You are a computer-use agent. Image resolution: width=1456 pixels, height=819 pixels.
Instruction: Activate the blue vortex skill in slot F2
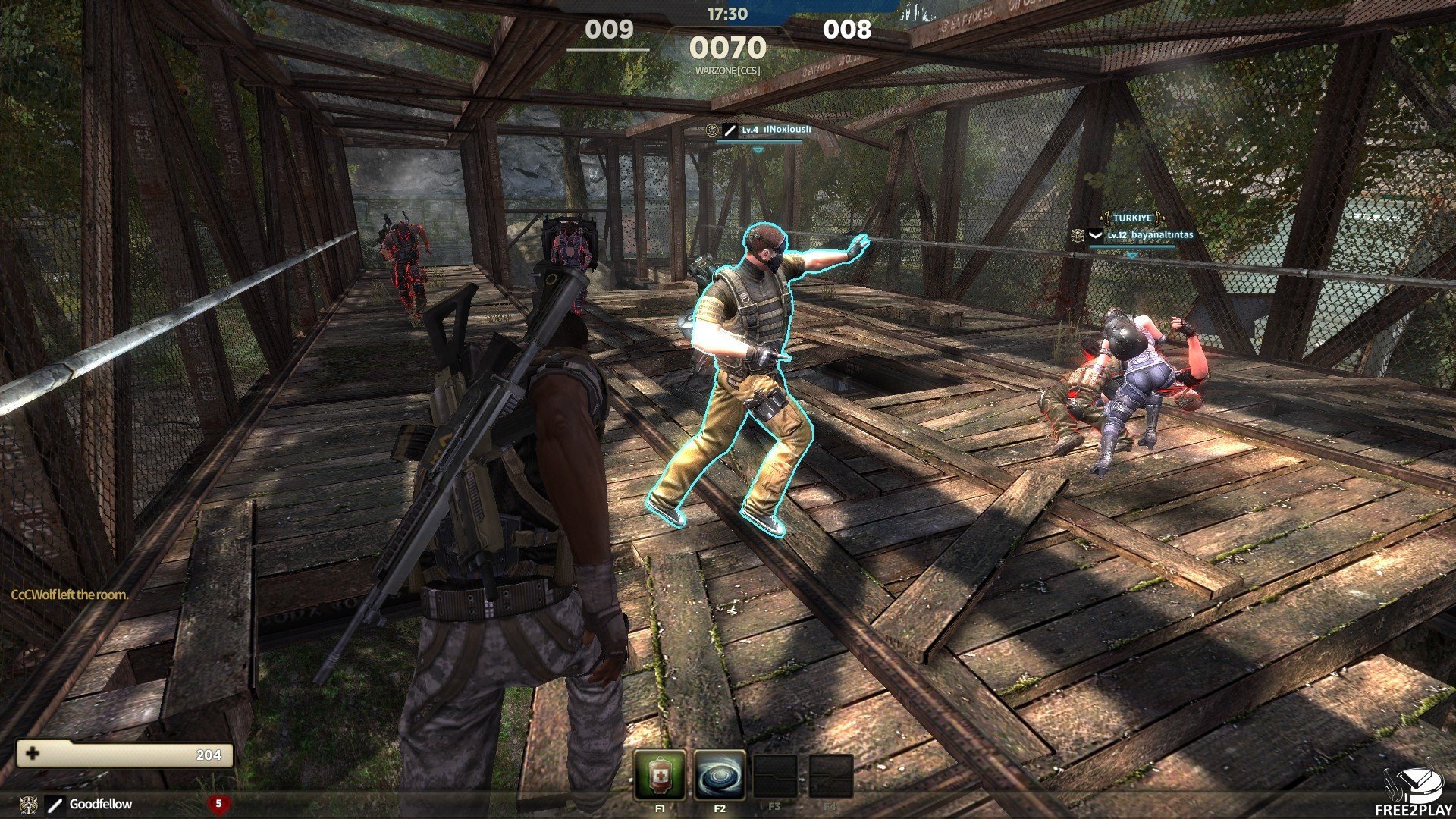pyautogui.click(x=719, y=775)
